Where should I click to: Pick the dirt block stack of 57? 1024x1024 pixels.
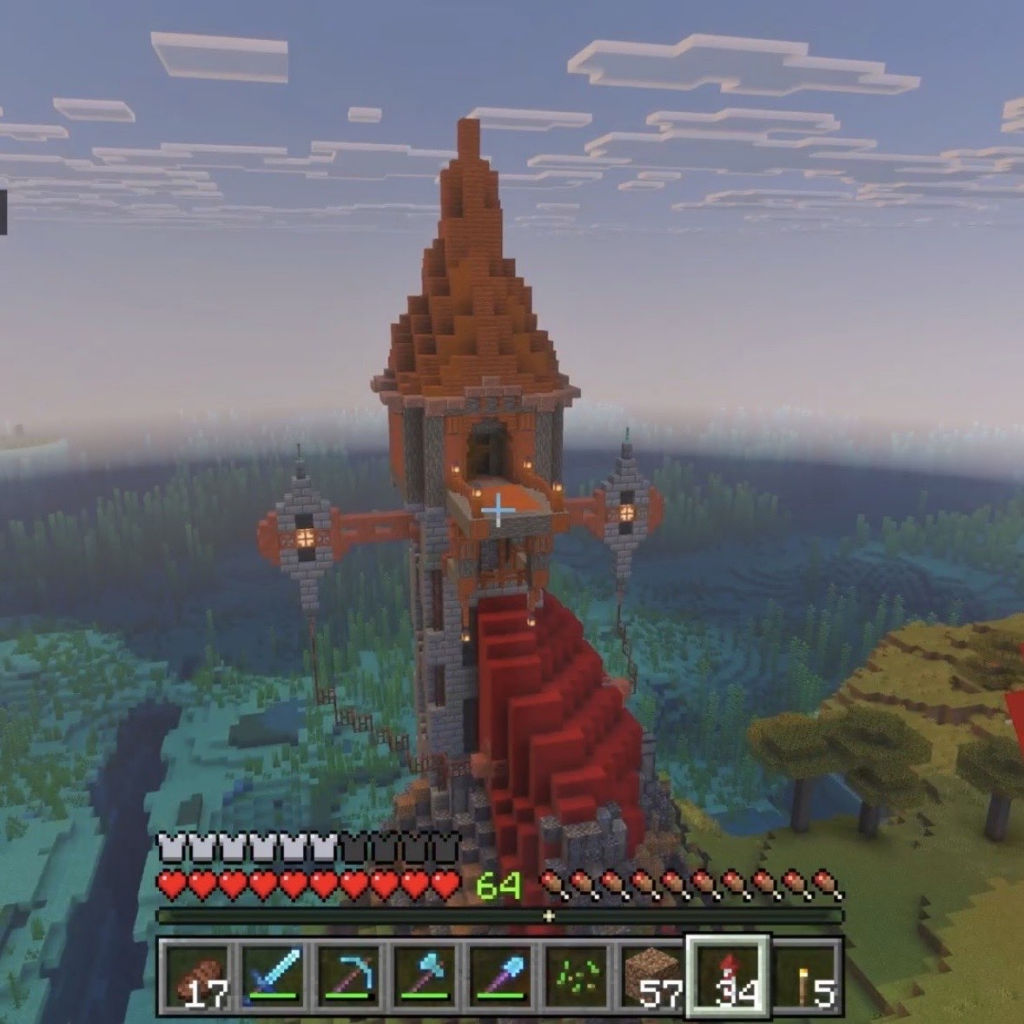pyautogui.click(x=652, y=977)
